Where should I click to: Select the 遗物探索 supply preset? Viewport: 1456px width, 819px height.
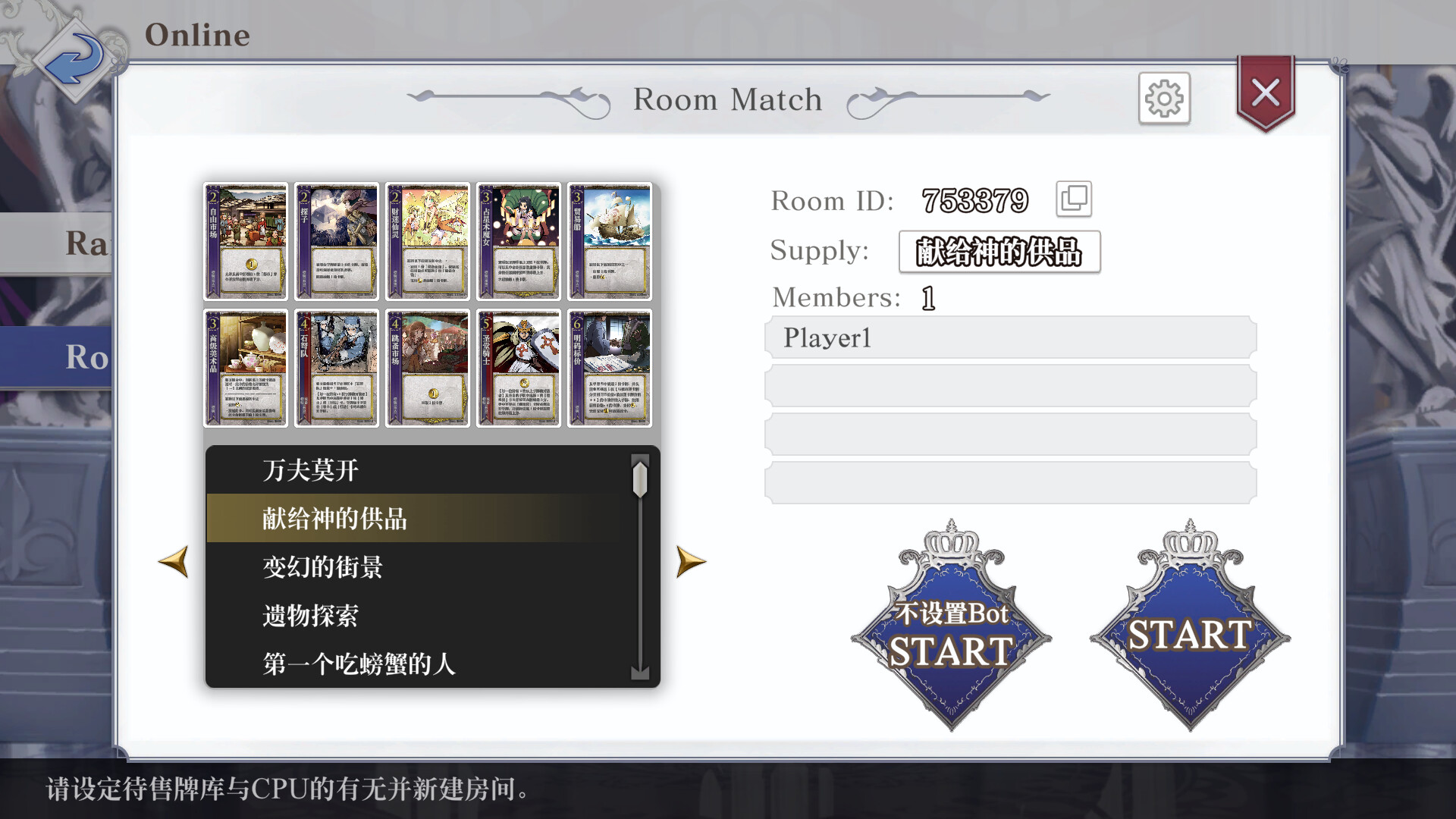click(x=311, y=617)
